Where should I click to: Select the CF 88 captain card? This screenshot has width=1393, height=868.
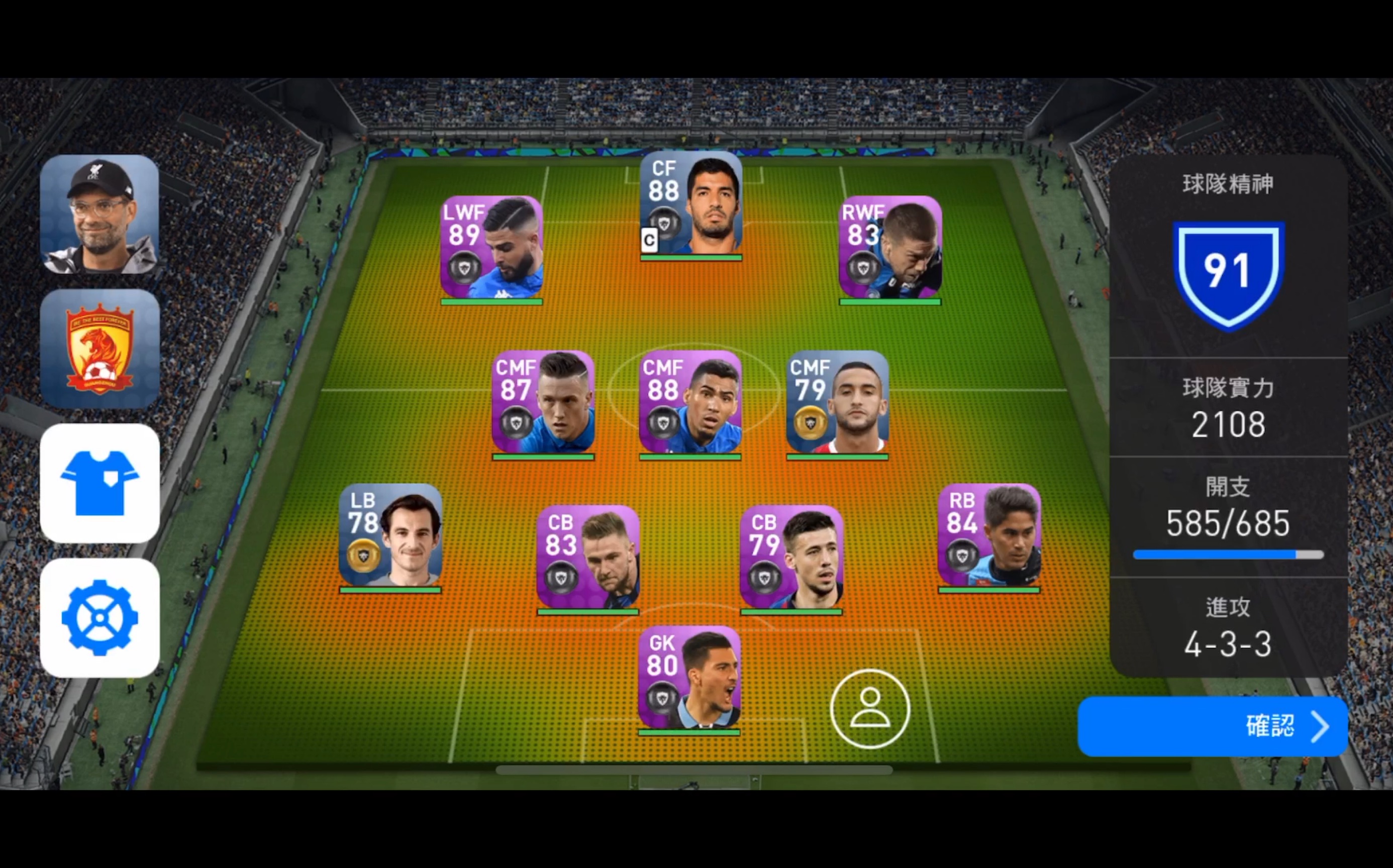[x=691, y=204]
